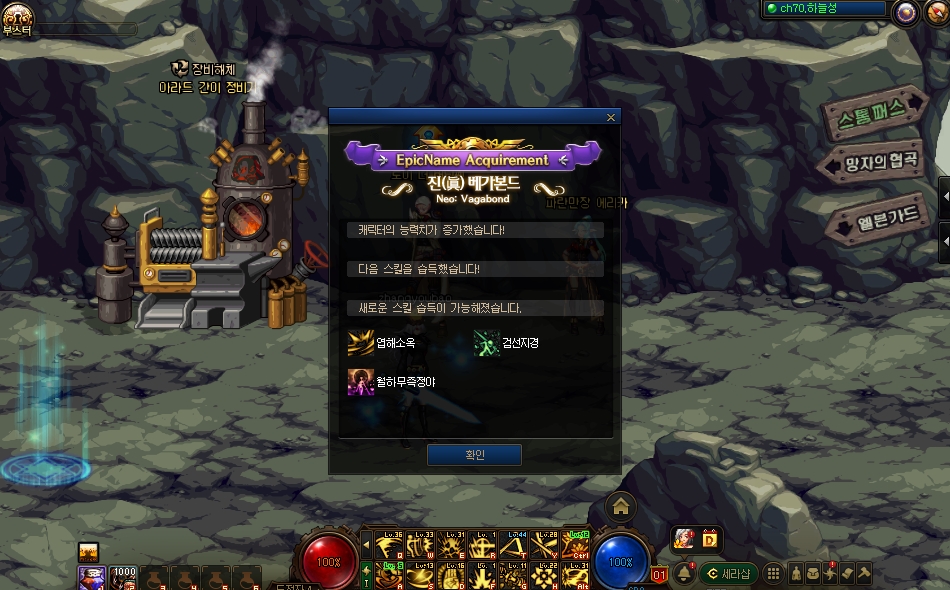Activate the skill bound to Ctrl
950x590 pixels.
(576, 545)
